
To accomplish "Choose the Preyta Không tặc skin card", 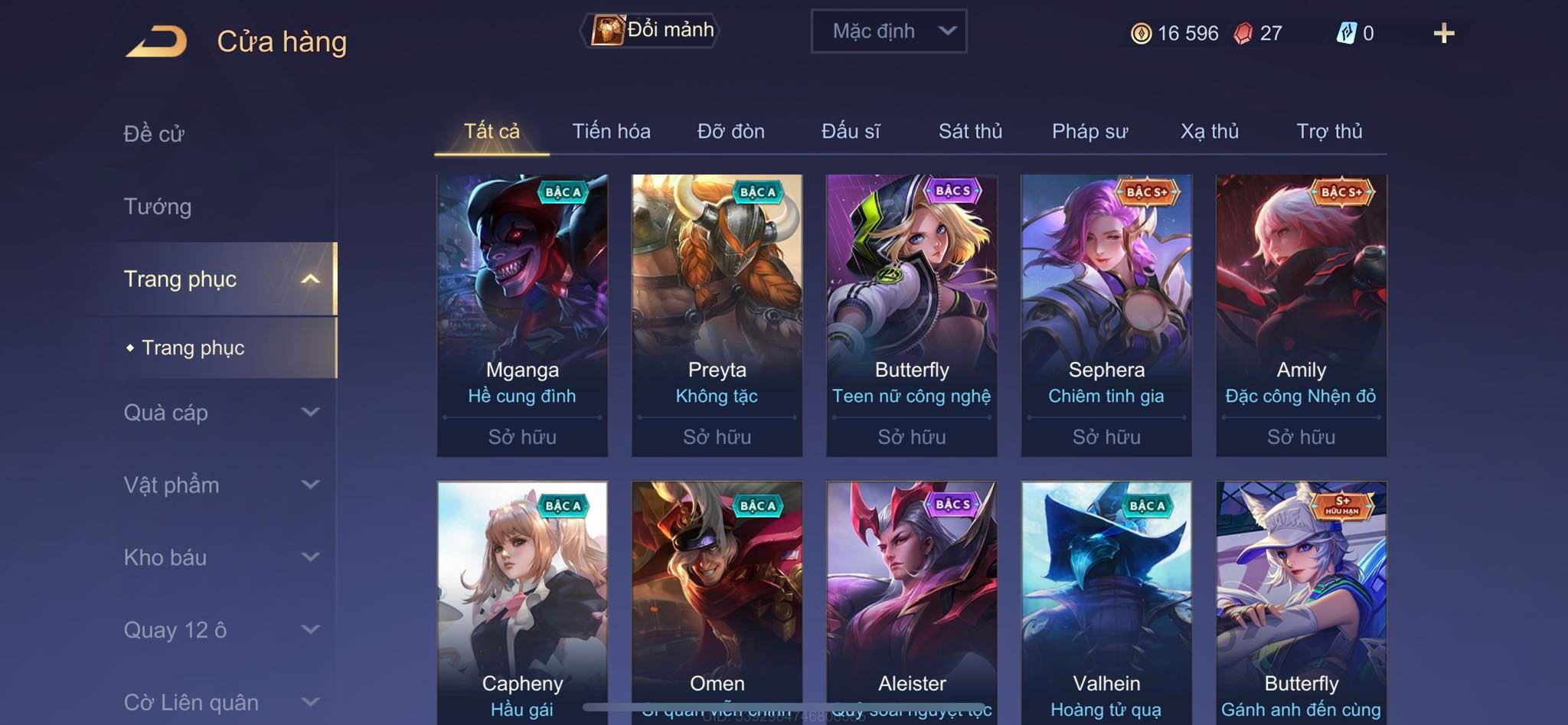I will pyautogui.click(x=717, y=315).
